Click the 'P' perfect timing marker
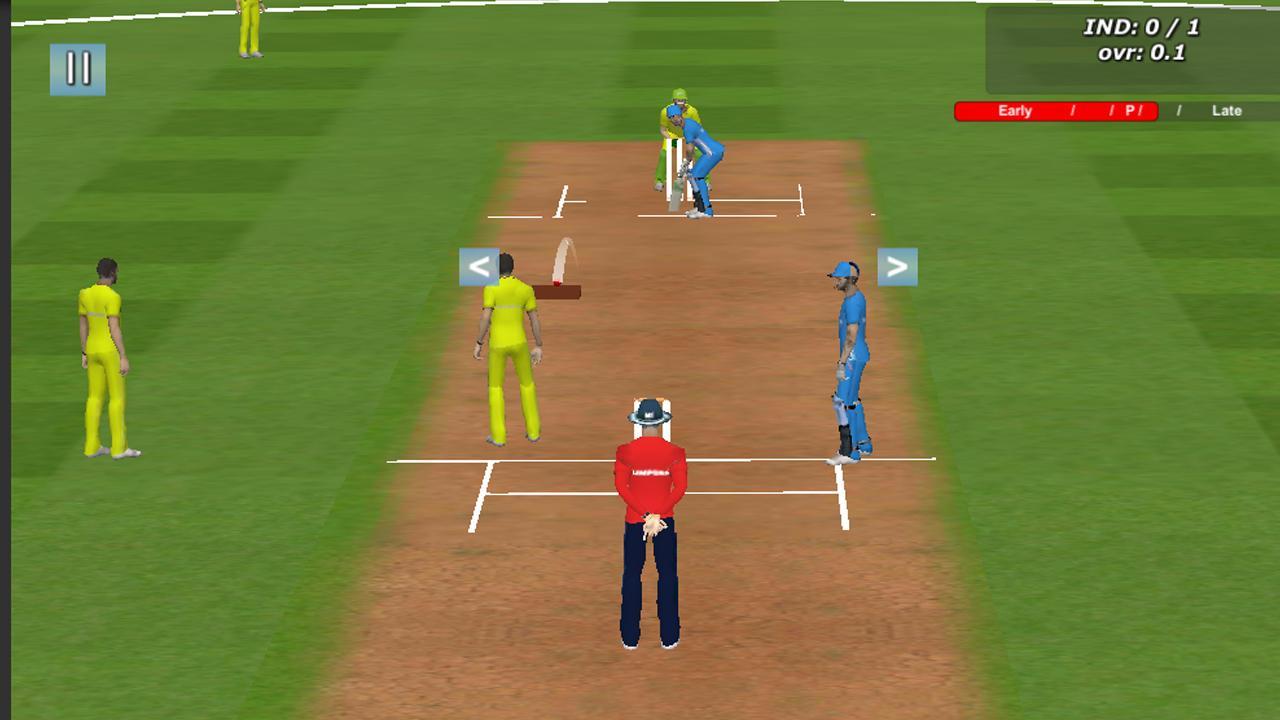 pos(1133,111)
